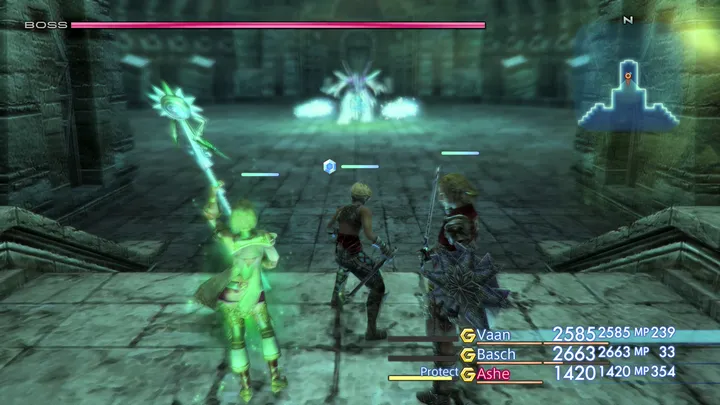The width and height of the screenshot is (720, 405).
Task: Select Basch in the party list
Action: [497, 354]
